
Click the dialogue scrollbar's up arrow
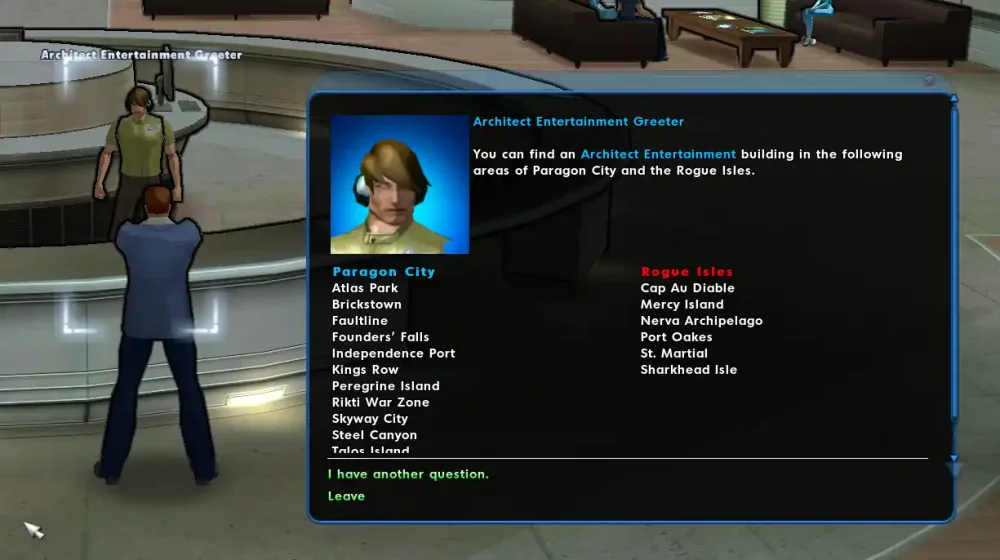coord(953,100)
